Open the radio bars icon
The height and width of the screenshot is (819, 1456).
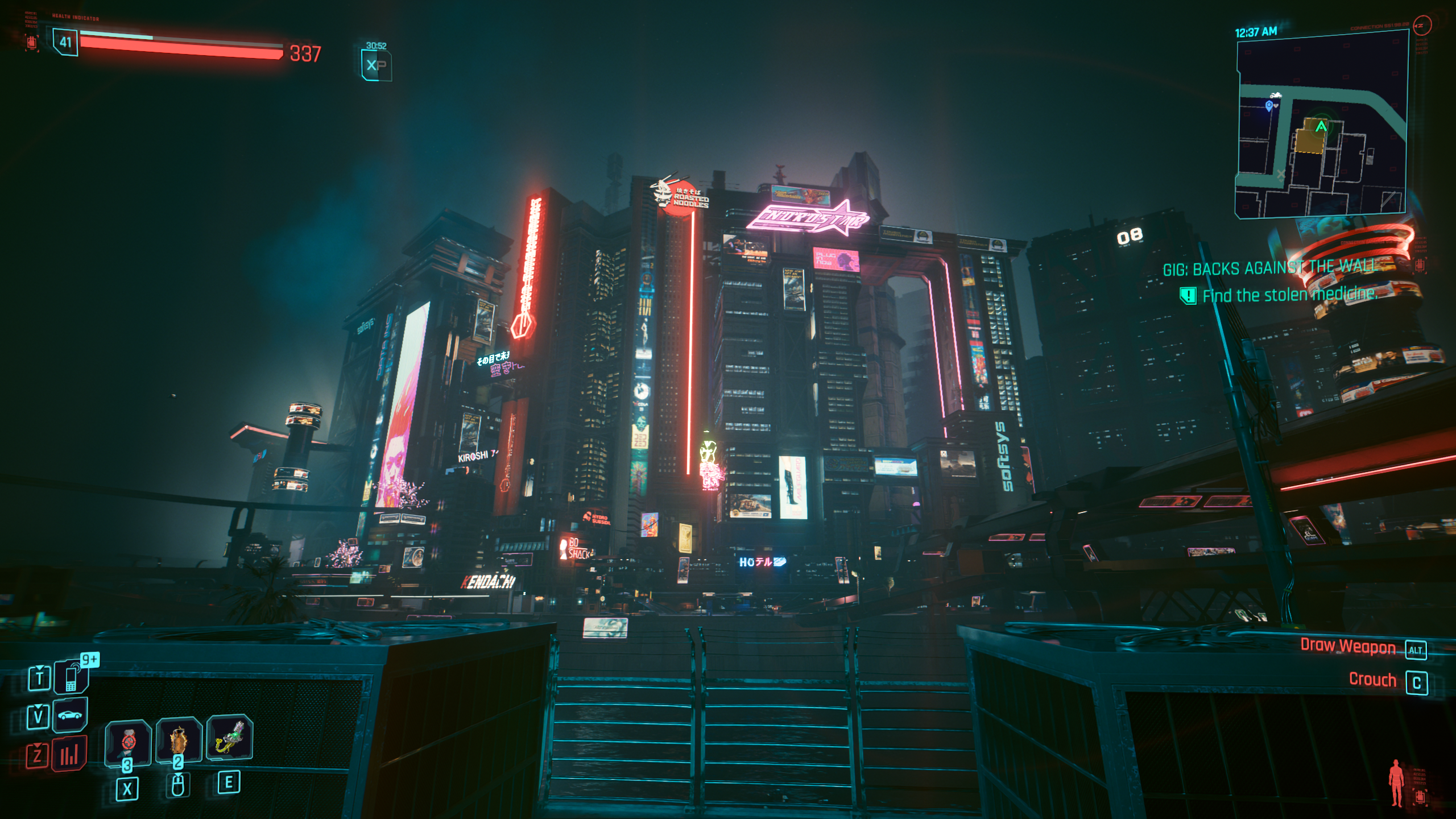[x=69, y=755]
